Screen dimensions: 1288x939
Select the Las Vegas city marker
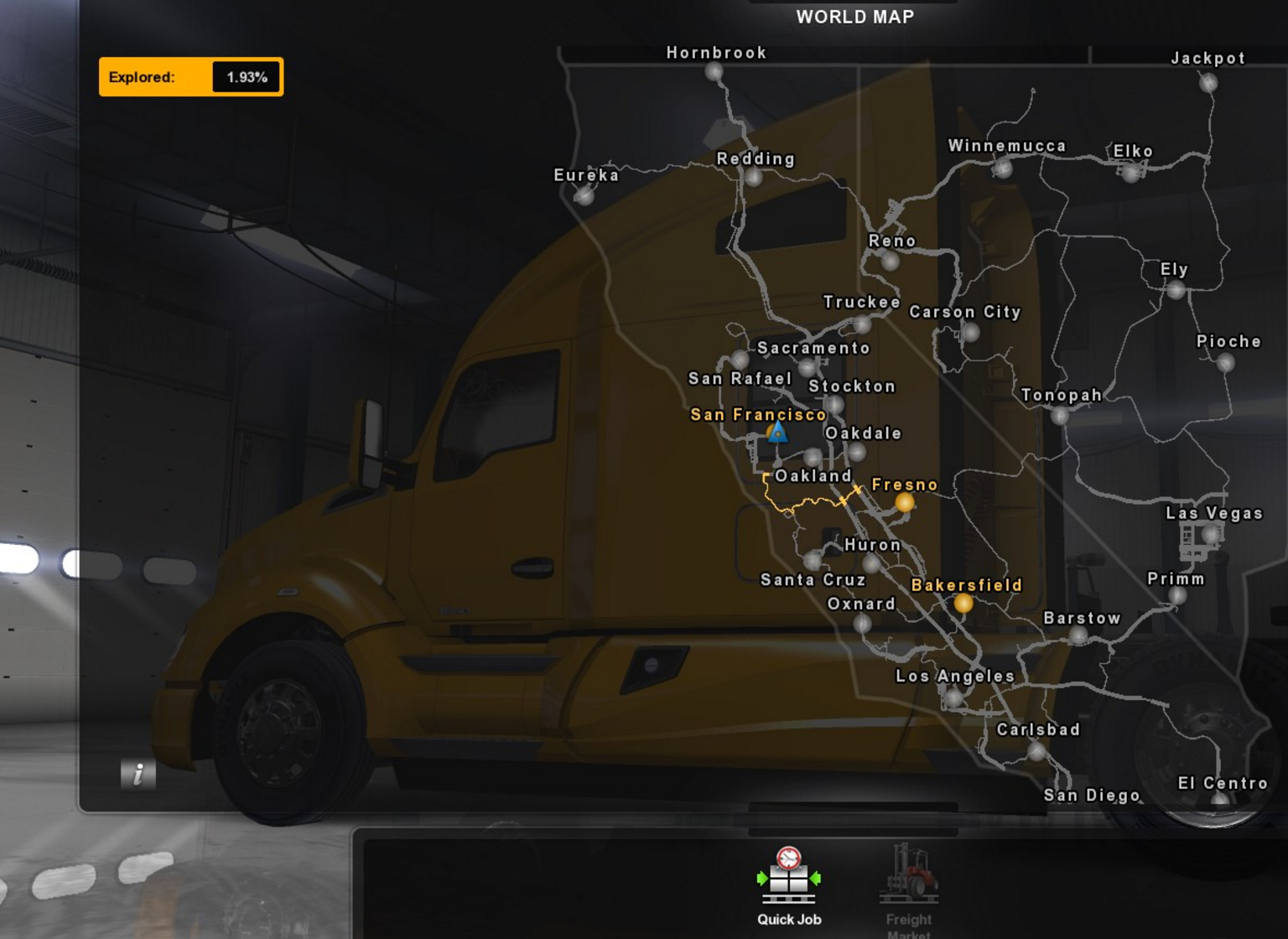pyautogui.click(x=1209, y=533)
